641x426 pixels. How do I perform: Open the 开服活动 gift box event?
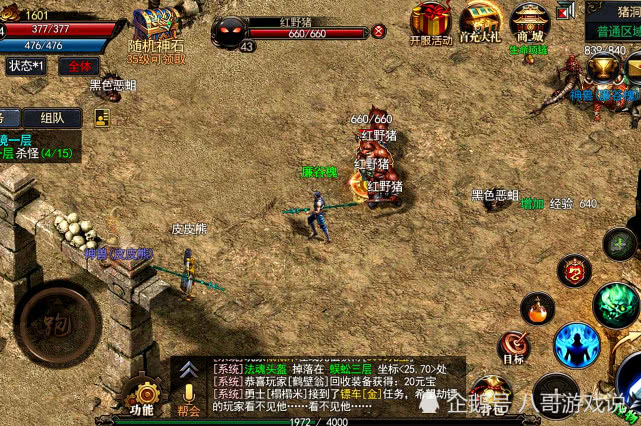click(432, 22)
